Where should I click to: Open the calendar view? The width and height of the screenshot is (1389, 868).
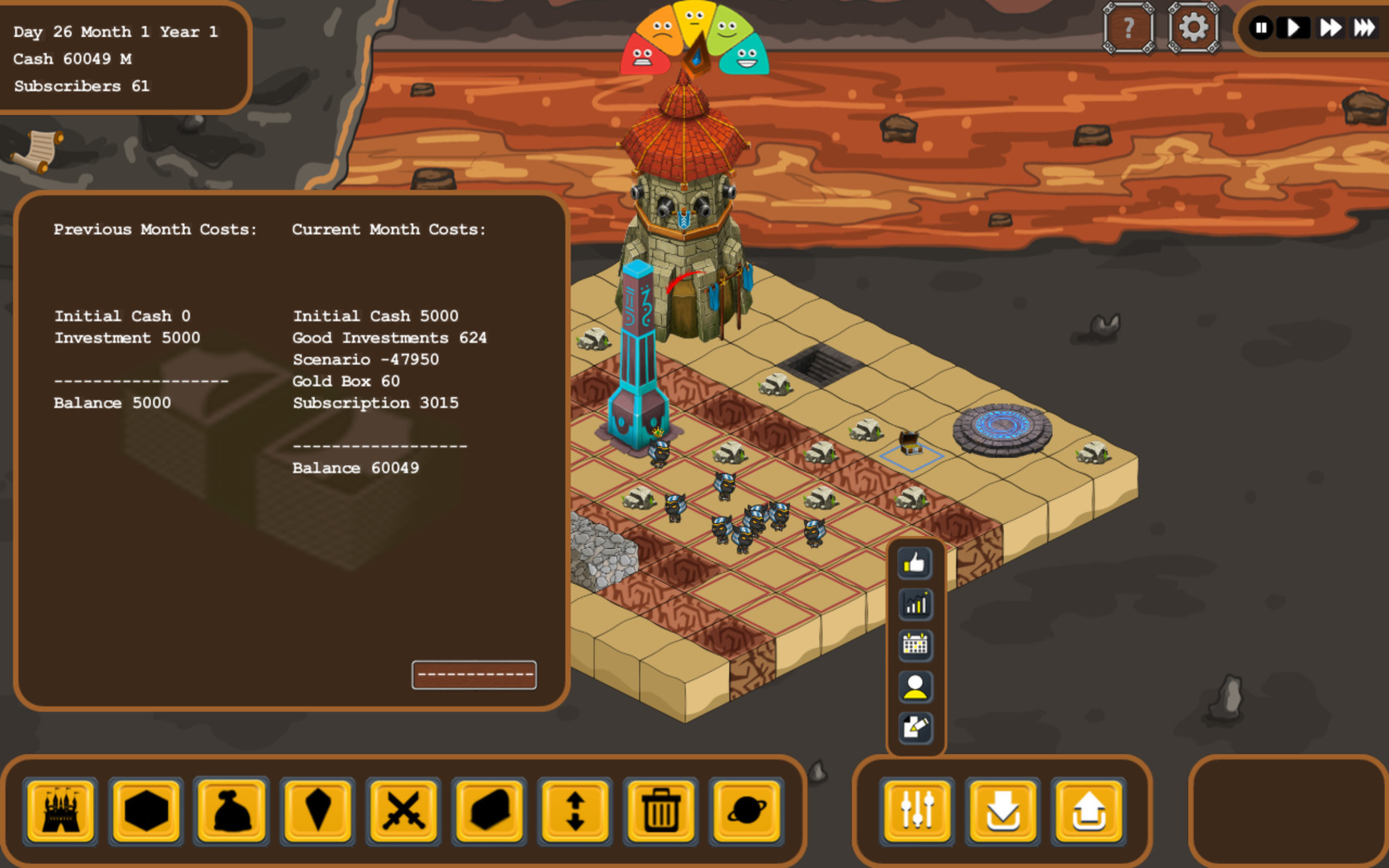915,645
